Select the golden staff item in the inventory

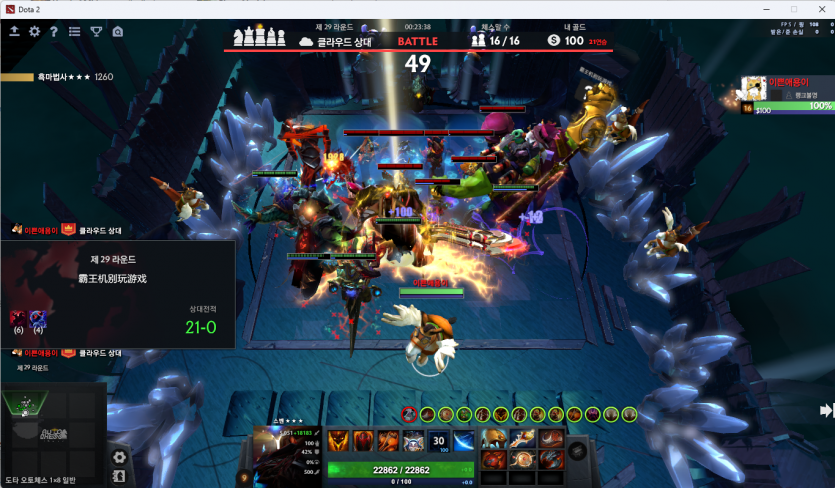coord(523,438)
